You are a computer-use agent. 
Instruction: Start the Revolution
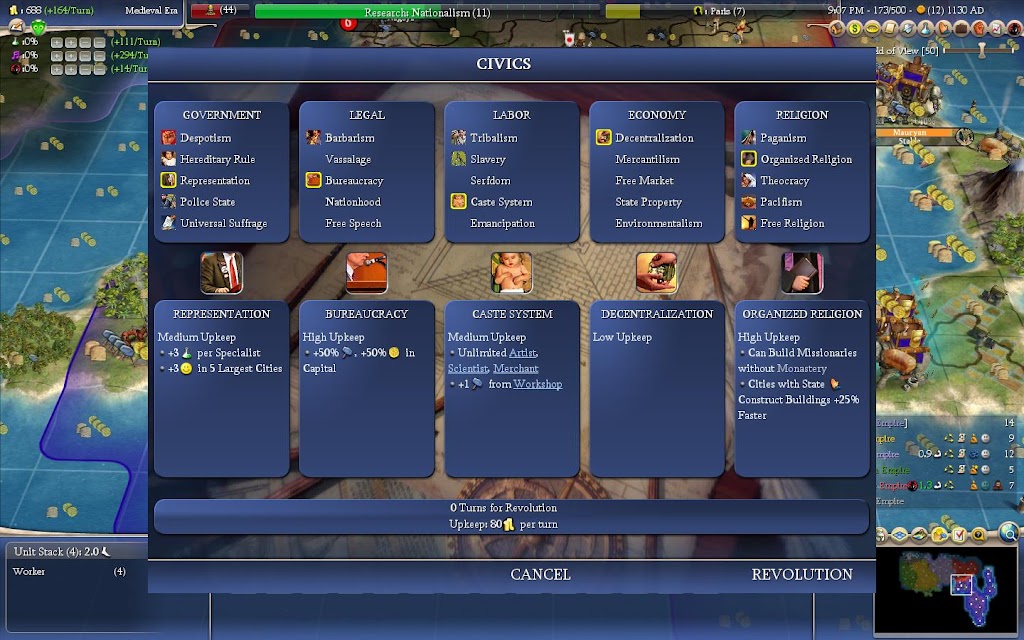click(802, 574)
